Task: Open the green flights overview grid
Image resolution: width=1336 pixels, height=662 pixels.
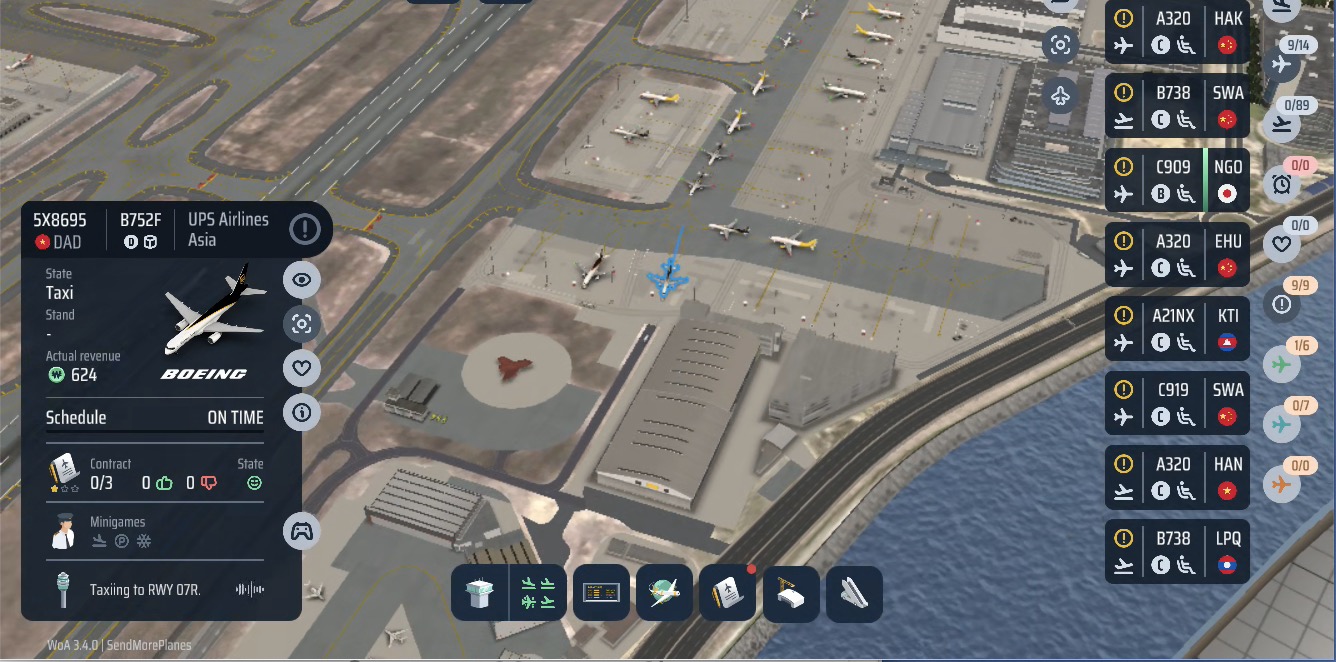Action: [538, 594]
